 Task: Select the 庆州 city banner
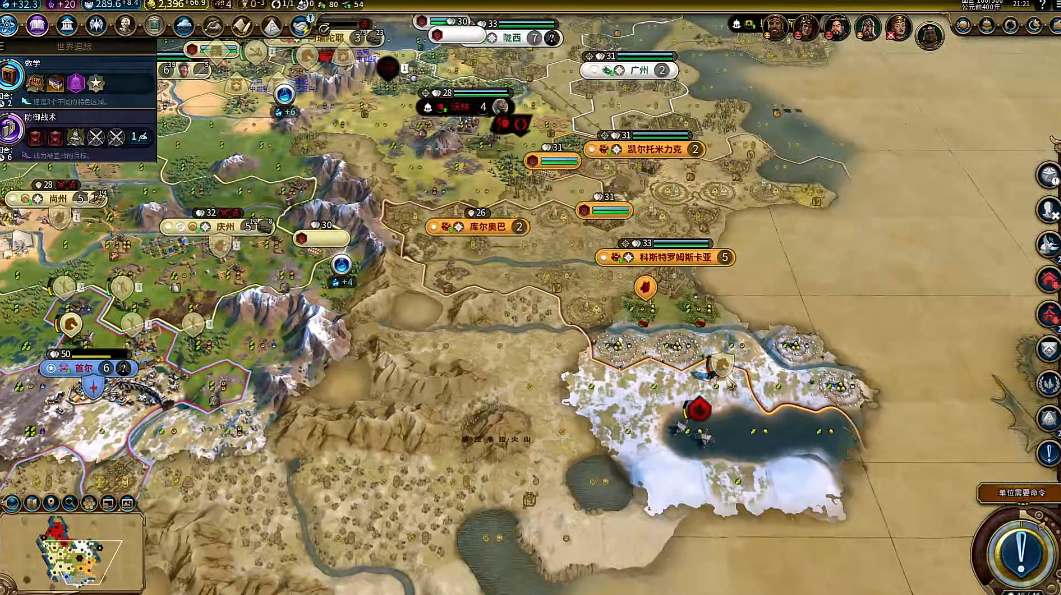click(x=224, y=227)
